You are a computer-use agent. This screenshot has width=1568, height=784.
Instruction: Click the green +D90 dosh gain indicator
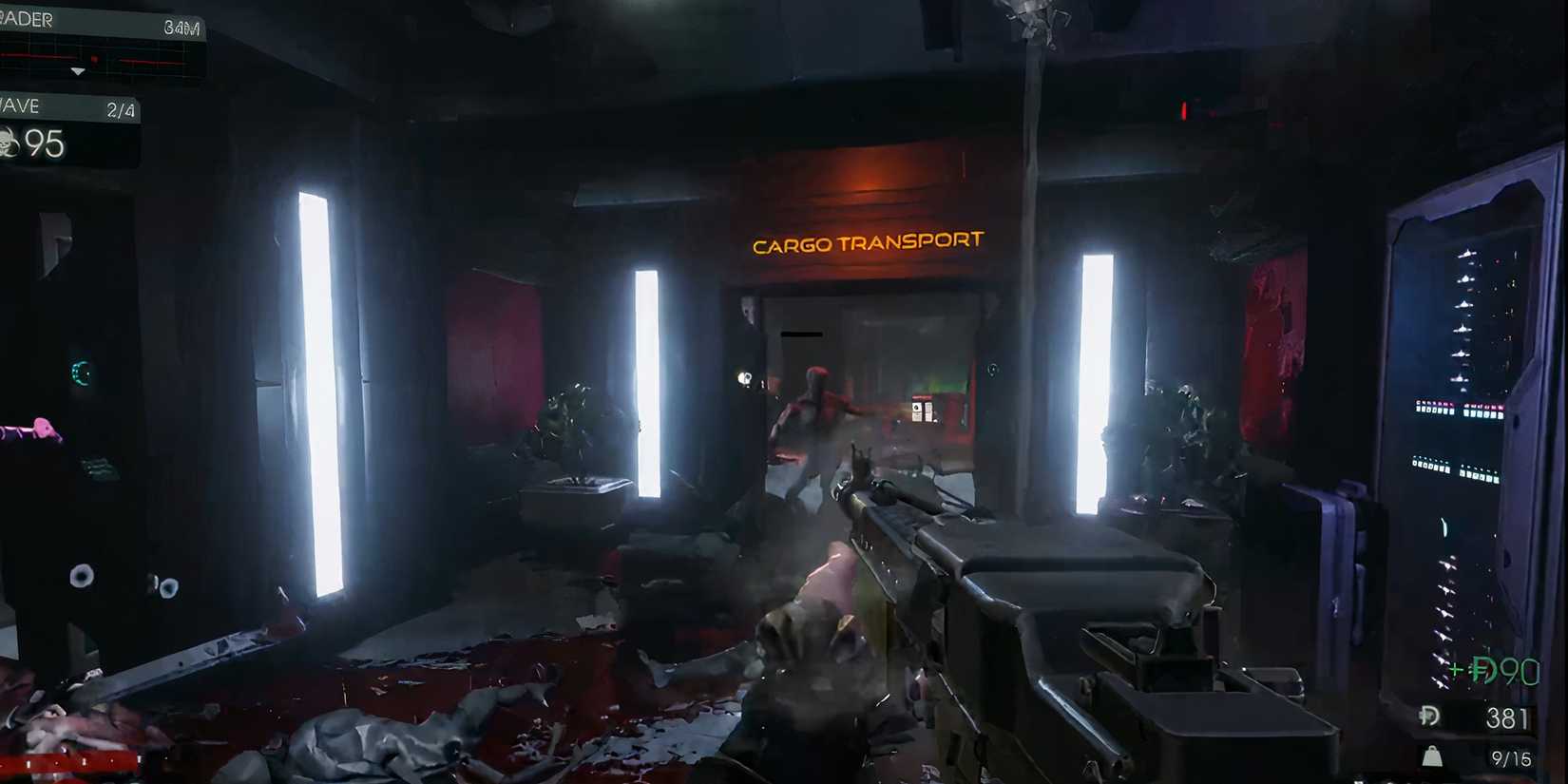point(1494,671)
